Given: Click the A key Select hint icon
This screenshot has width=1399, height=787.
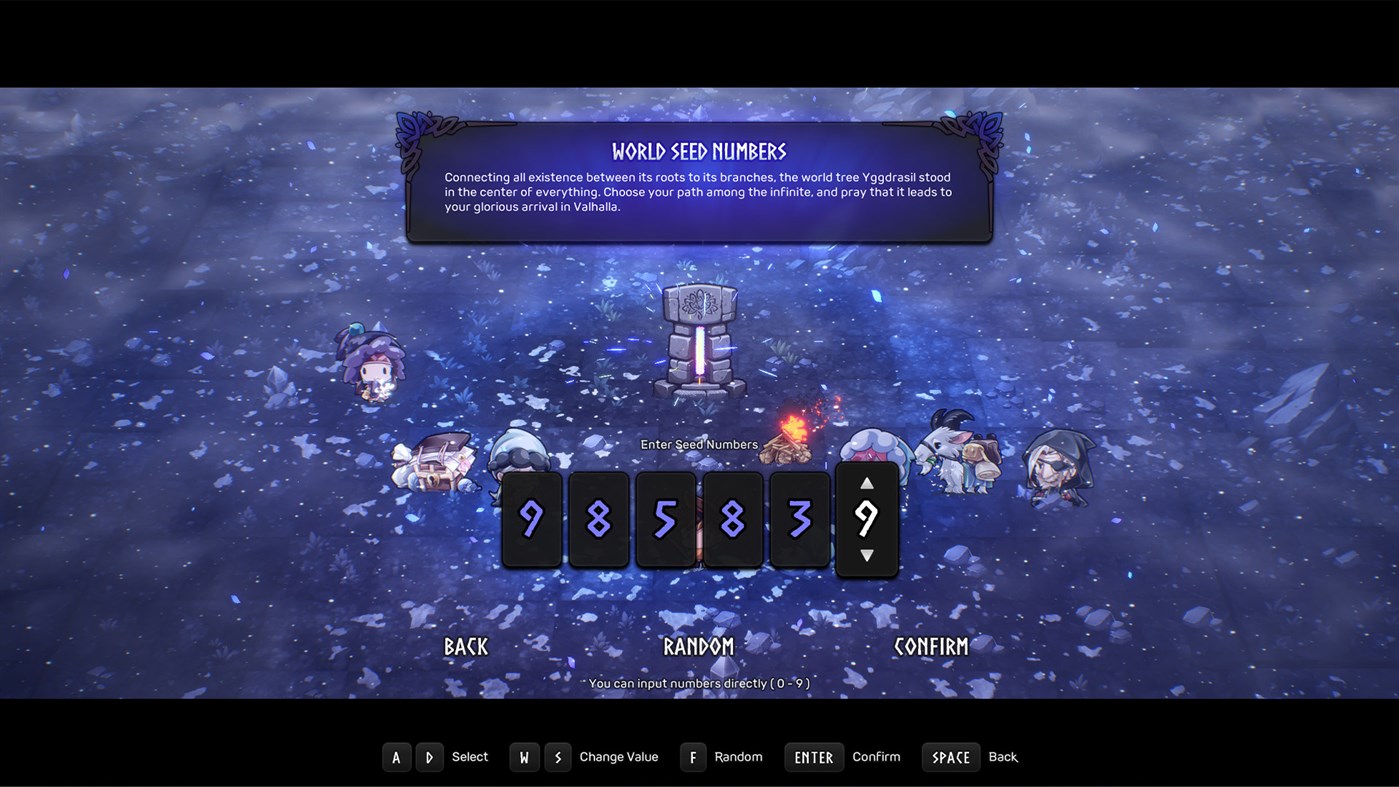Looking at the screenshot, I should [396, 757].
